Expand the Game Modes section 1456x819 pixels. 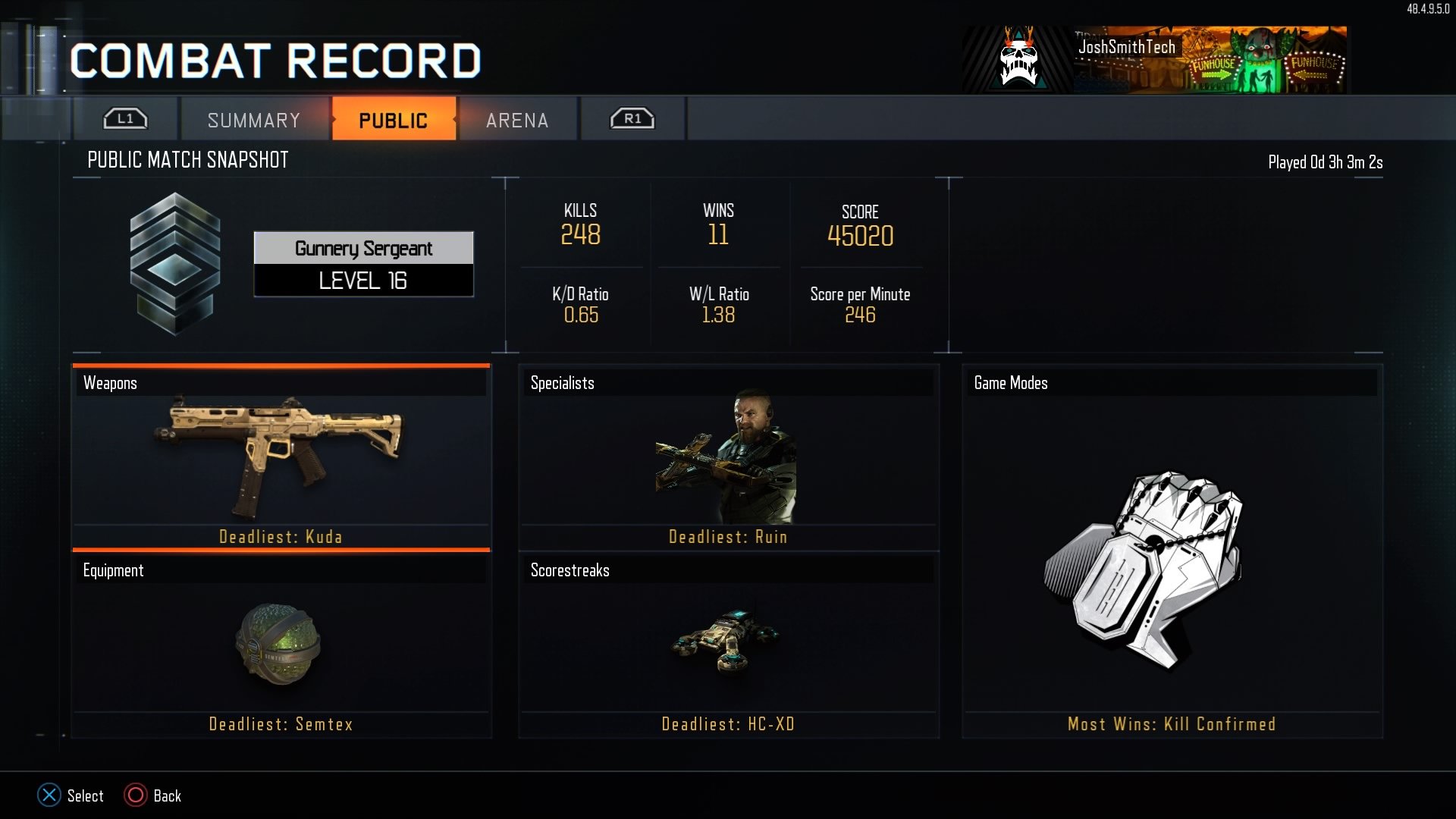[1172, 383]
